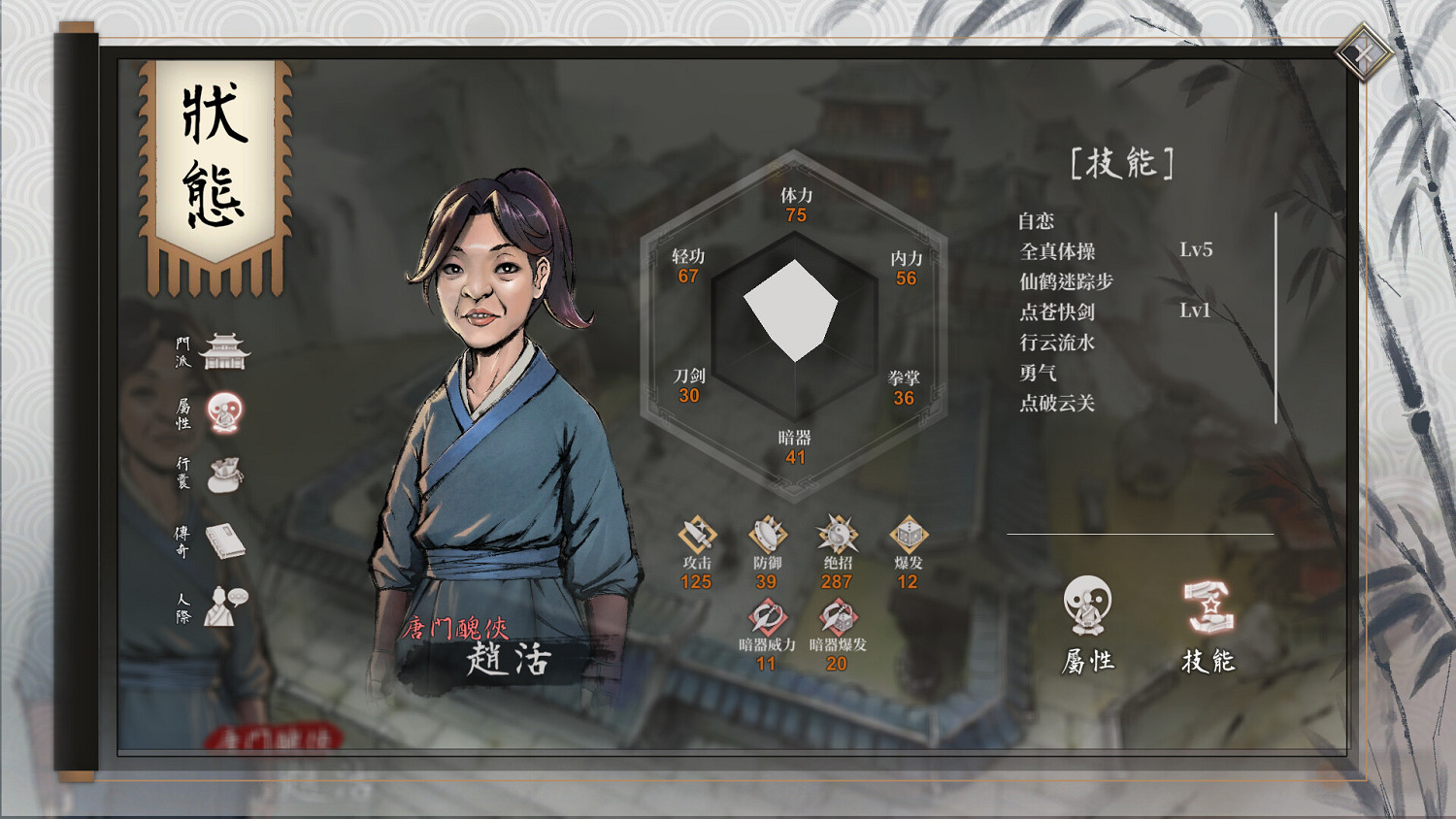Select the 屬性 attributes icon in sidebar
The width and height of the screenshot is (1456, 819).
coord(225,411)
